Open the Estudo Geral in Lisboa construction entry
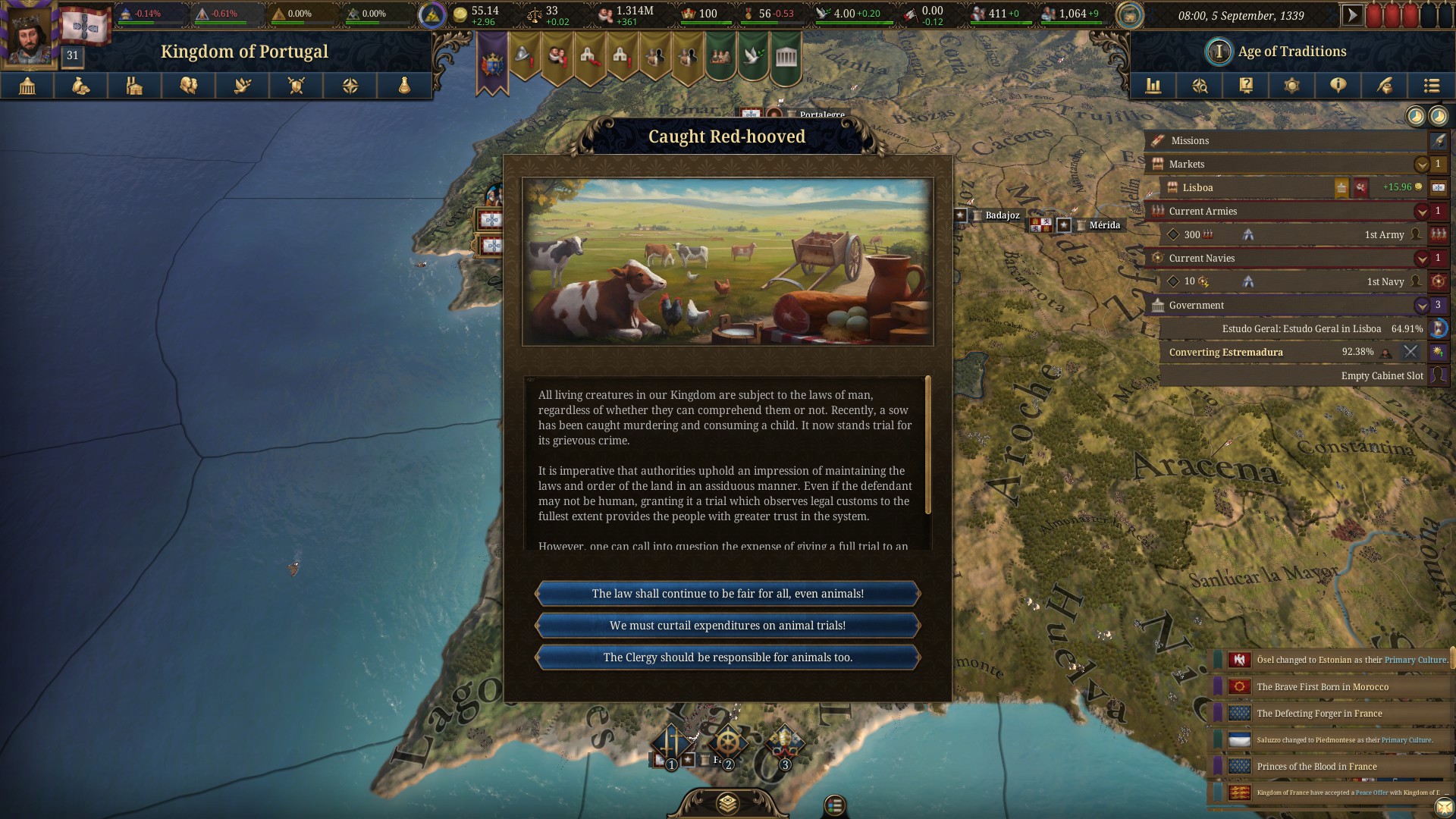The width and height of the screenshot is (1456, 819). [x=1301, y=328]
